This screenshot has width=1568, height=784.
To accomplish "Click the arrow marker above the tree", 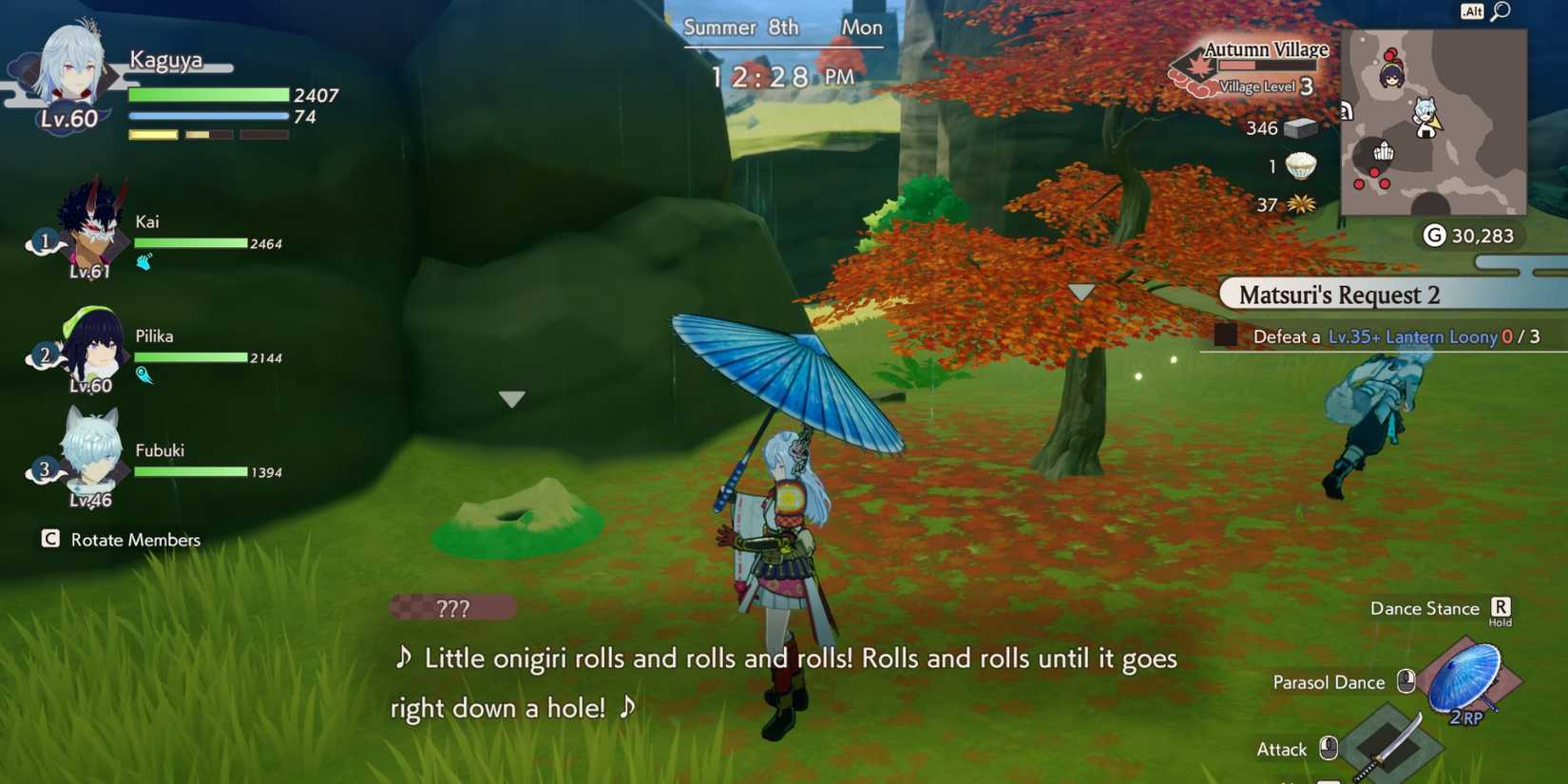I will [x=1081, y=294].
